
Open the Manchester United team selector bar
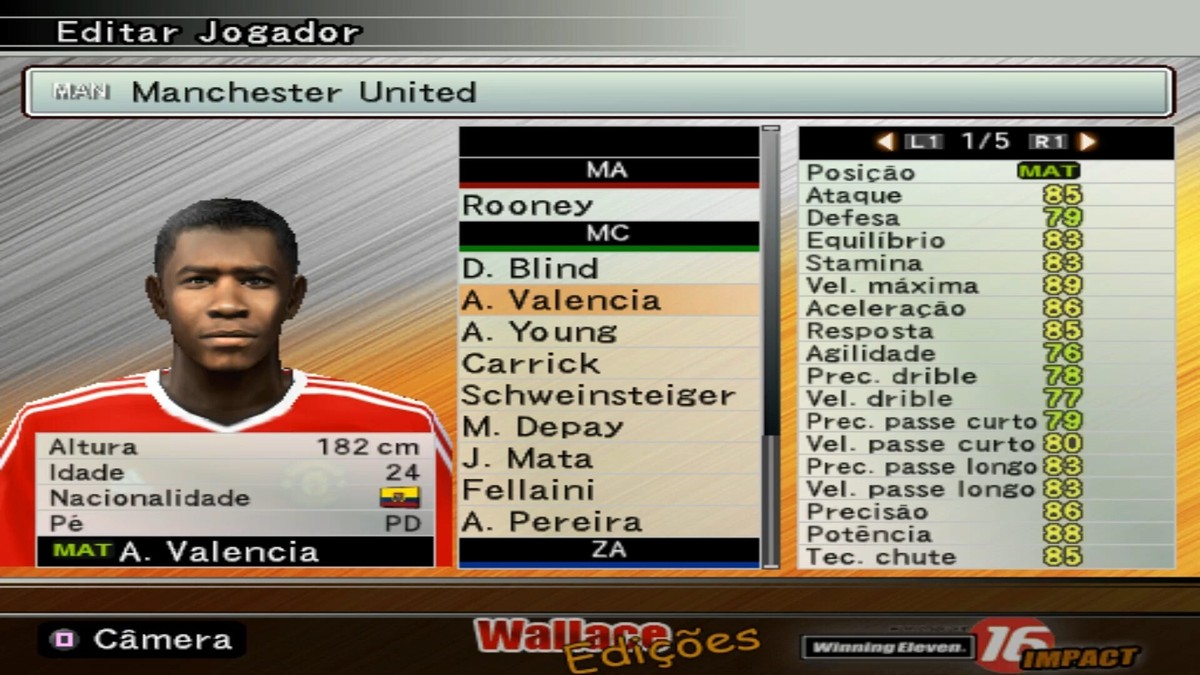tap(598, 92)
